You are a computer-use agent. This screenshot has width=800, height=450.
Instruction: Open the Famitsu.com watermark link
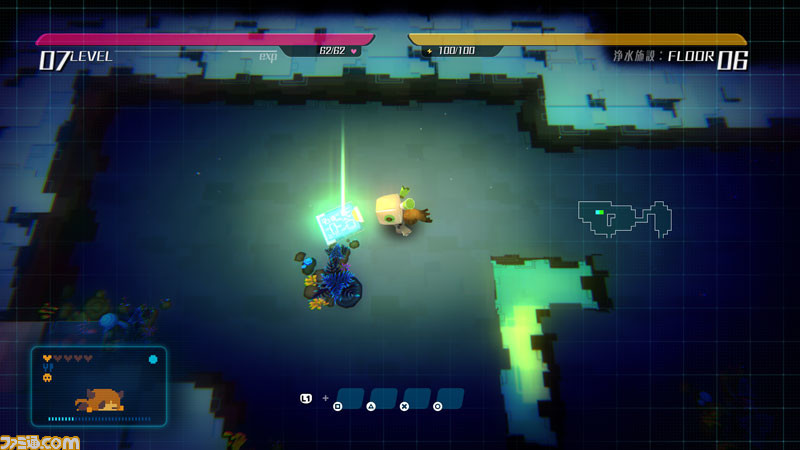(40, 441)
